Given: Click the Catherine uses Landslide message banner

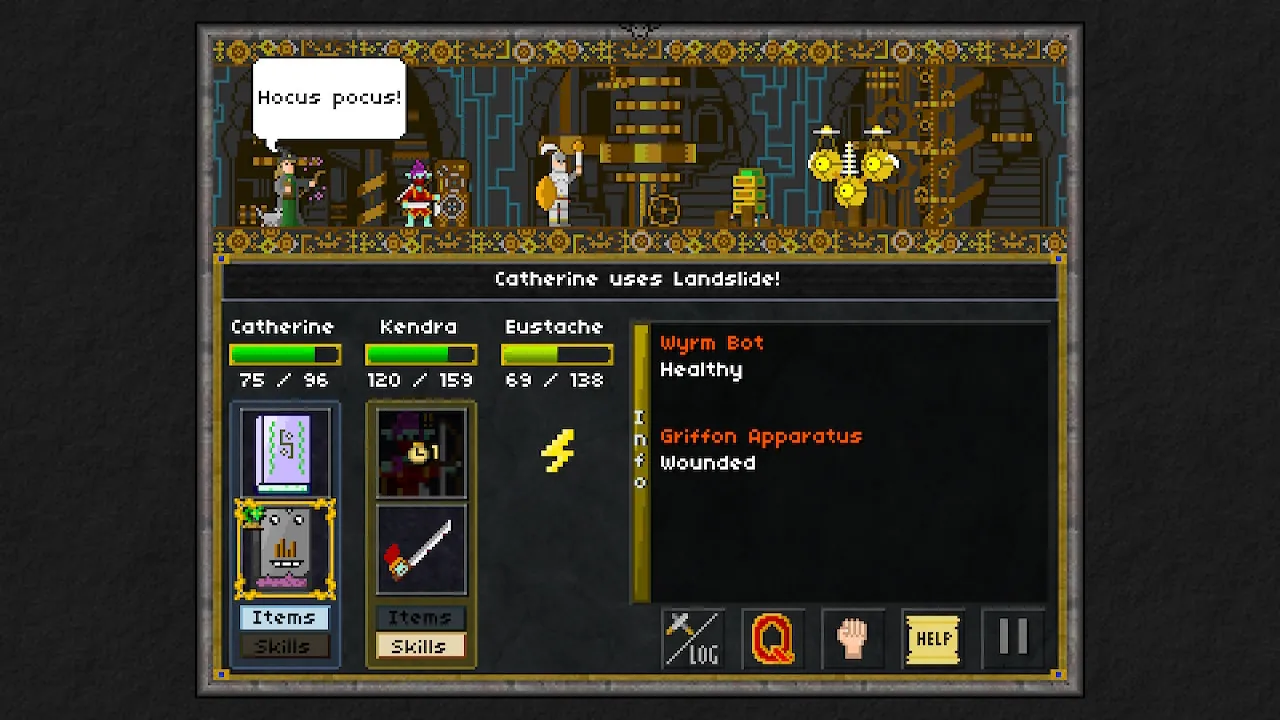Looking at the screenshot, I should (x=640, y=279).
